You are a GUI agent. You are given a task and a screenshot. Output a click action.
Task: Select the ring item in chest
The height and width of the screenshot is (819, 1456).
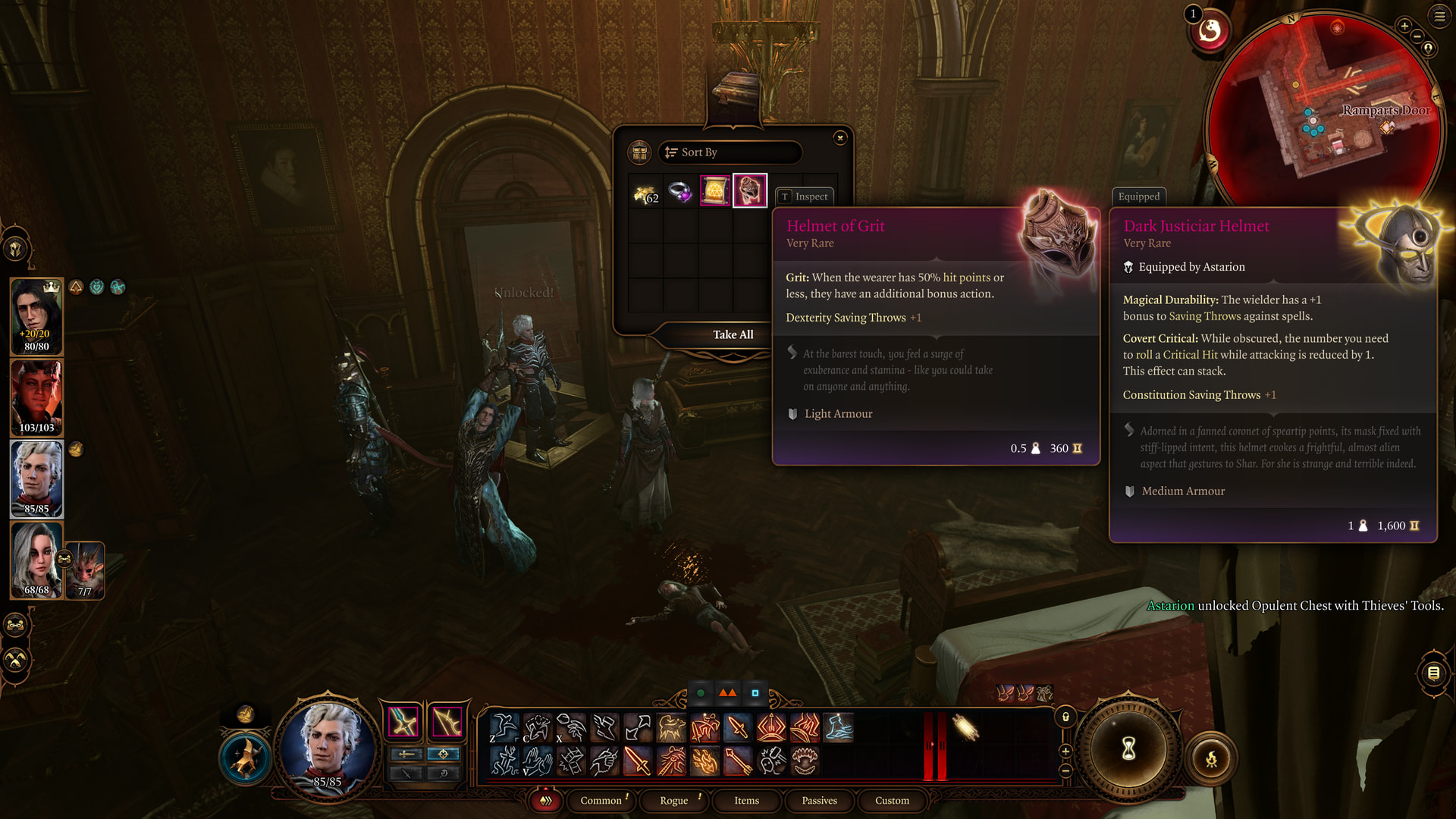click(x=679, y=192)
